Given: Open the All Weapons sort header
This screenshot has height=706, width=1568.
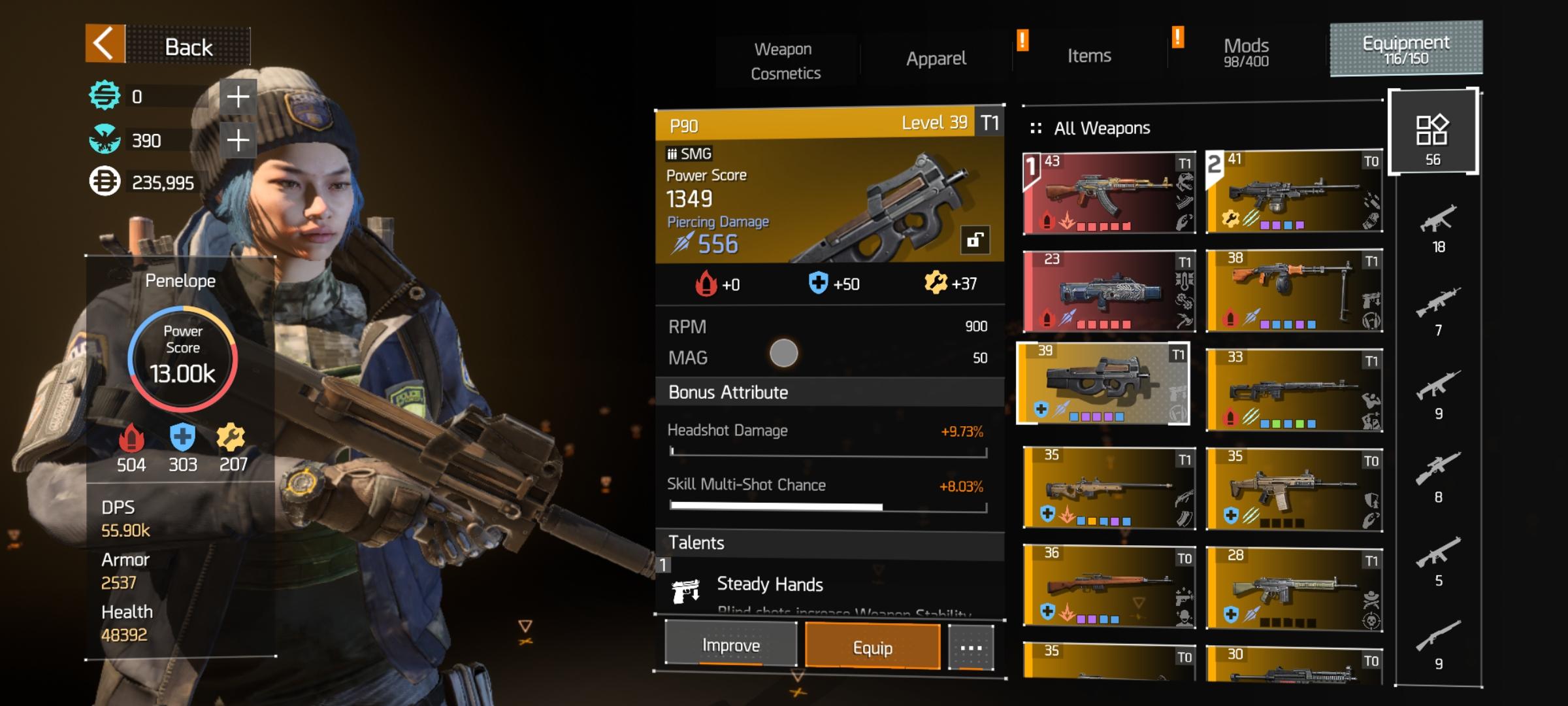Looking at the screenshot, I should [1102, 128].
